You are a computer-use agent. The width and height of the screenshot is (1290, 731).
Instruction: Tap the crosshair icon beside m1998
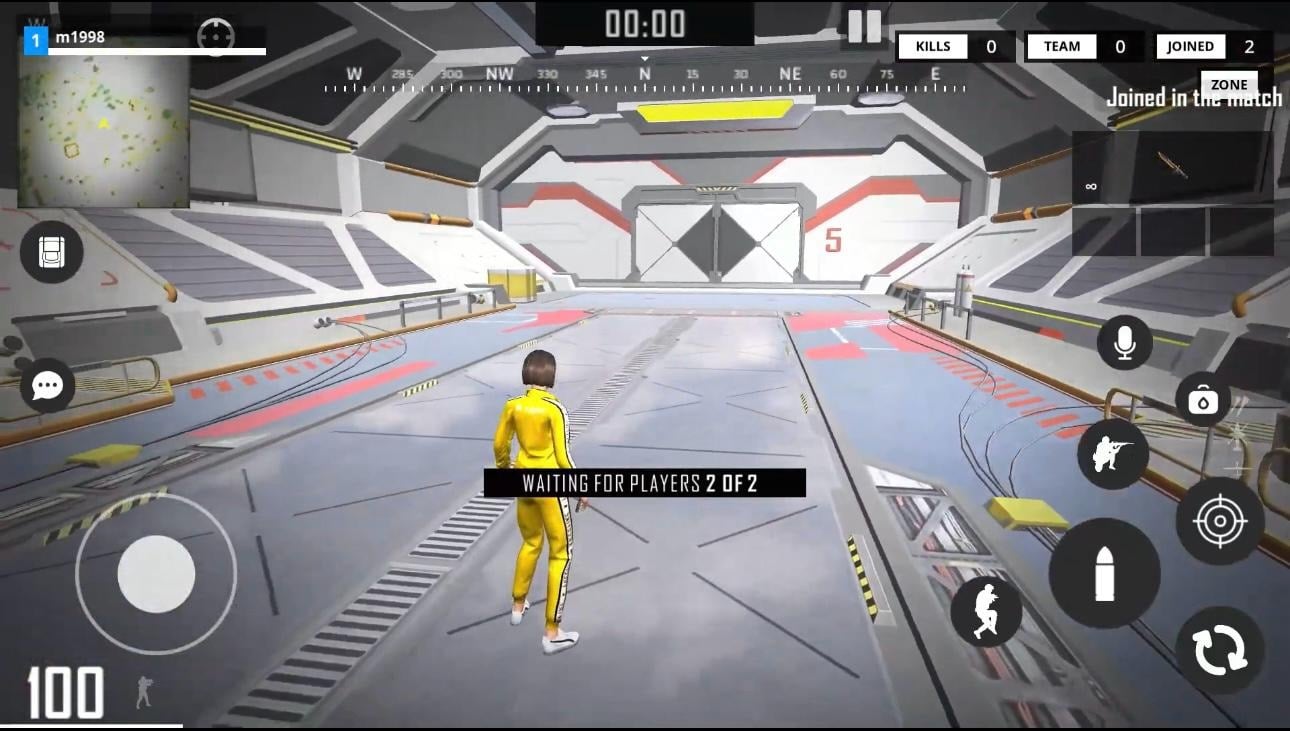[216, 37]
